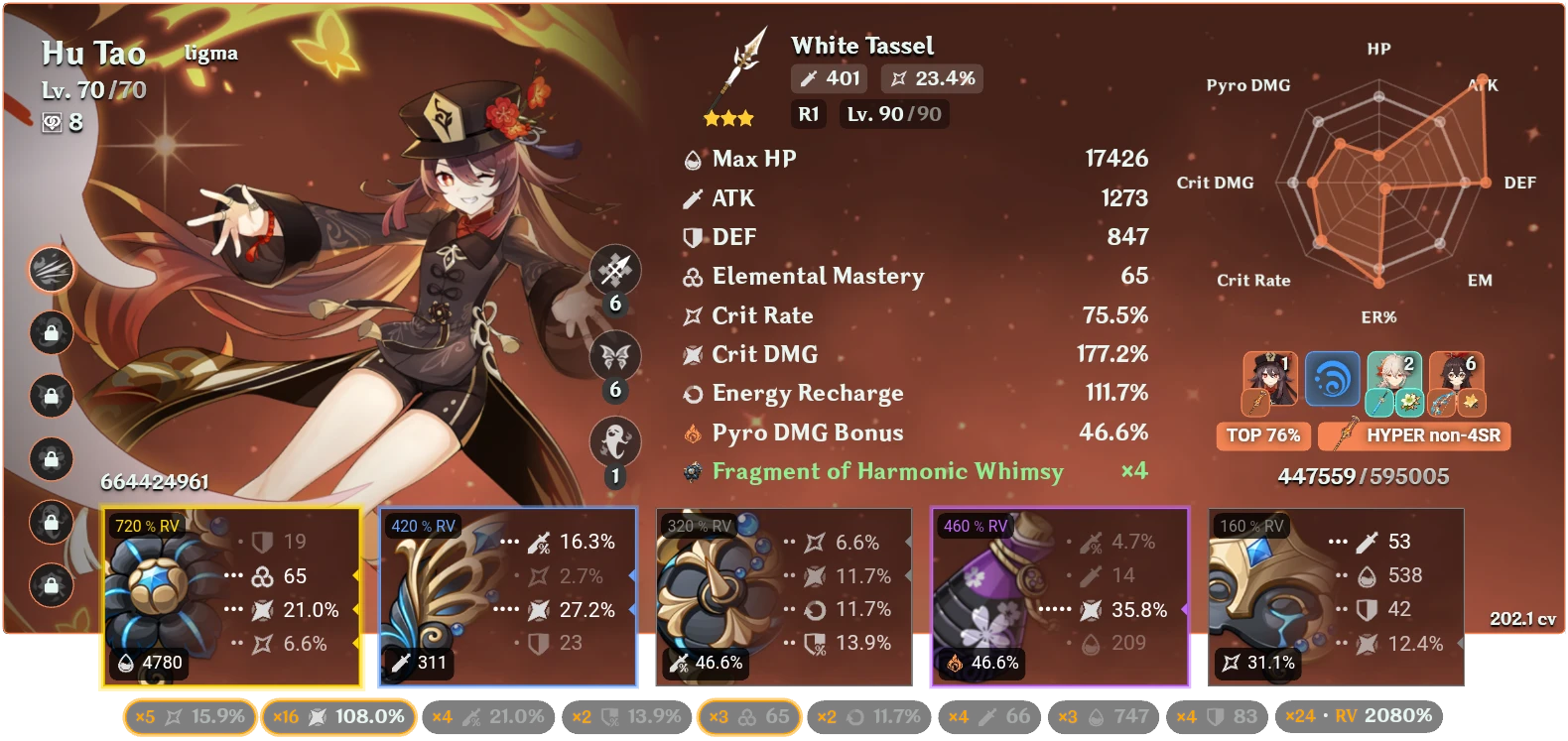Click the UID 664424961 link
The height and width of the screenshot is (741, 1568).
[x=157, y=483]
